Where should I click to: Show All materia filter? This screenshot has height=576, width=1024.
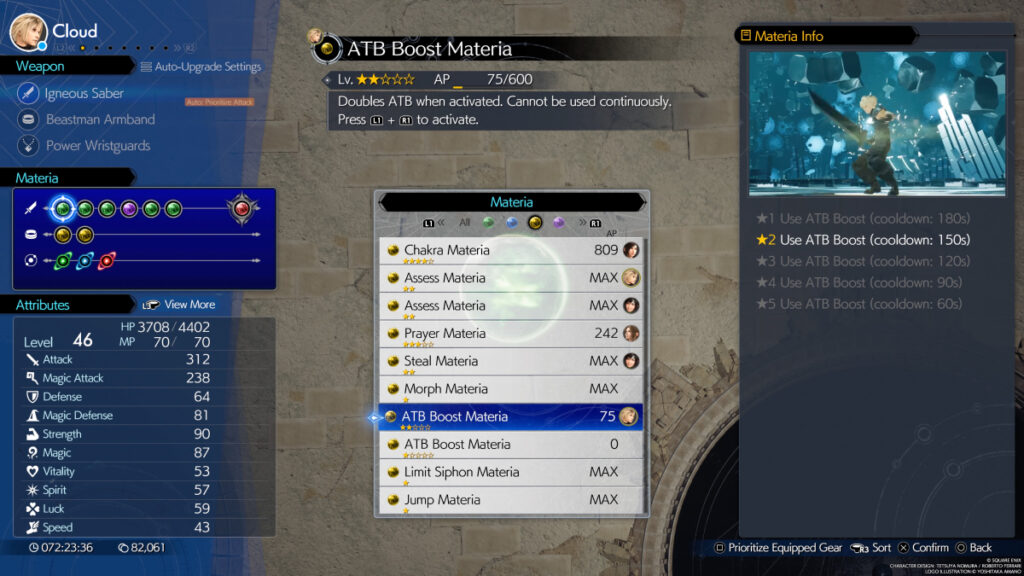point(464,223)
